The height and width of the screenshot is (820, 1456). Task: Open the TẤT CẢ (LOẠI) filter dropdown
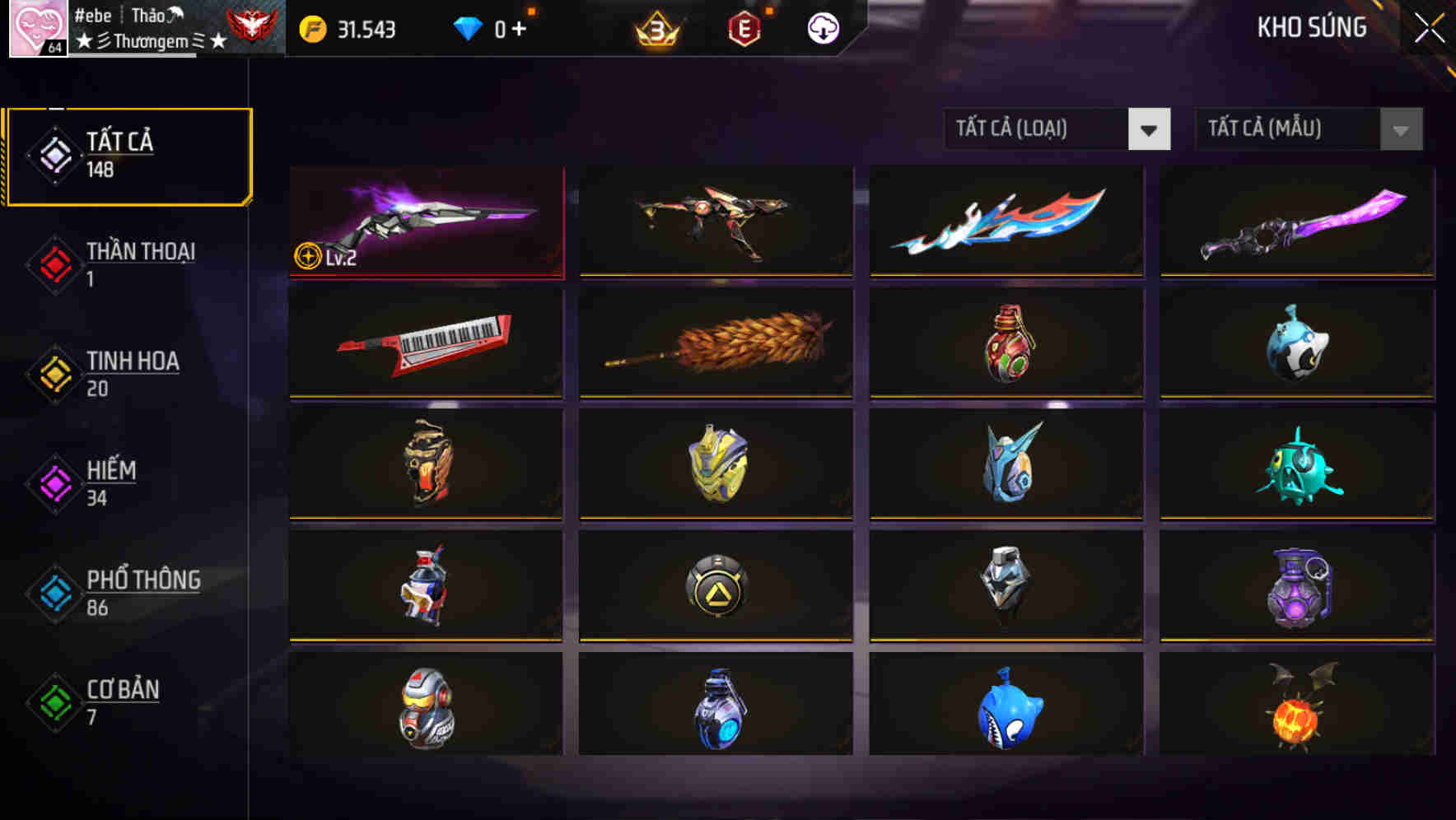[x=1057, y=129]
